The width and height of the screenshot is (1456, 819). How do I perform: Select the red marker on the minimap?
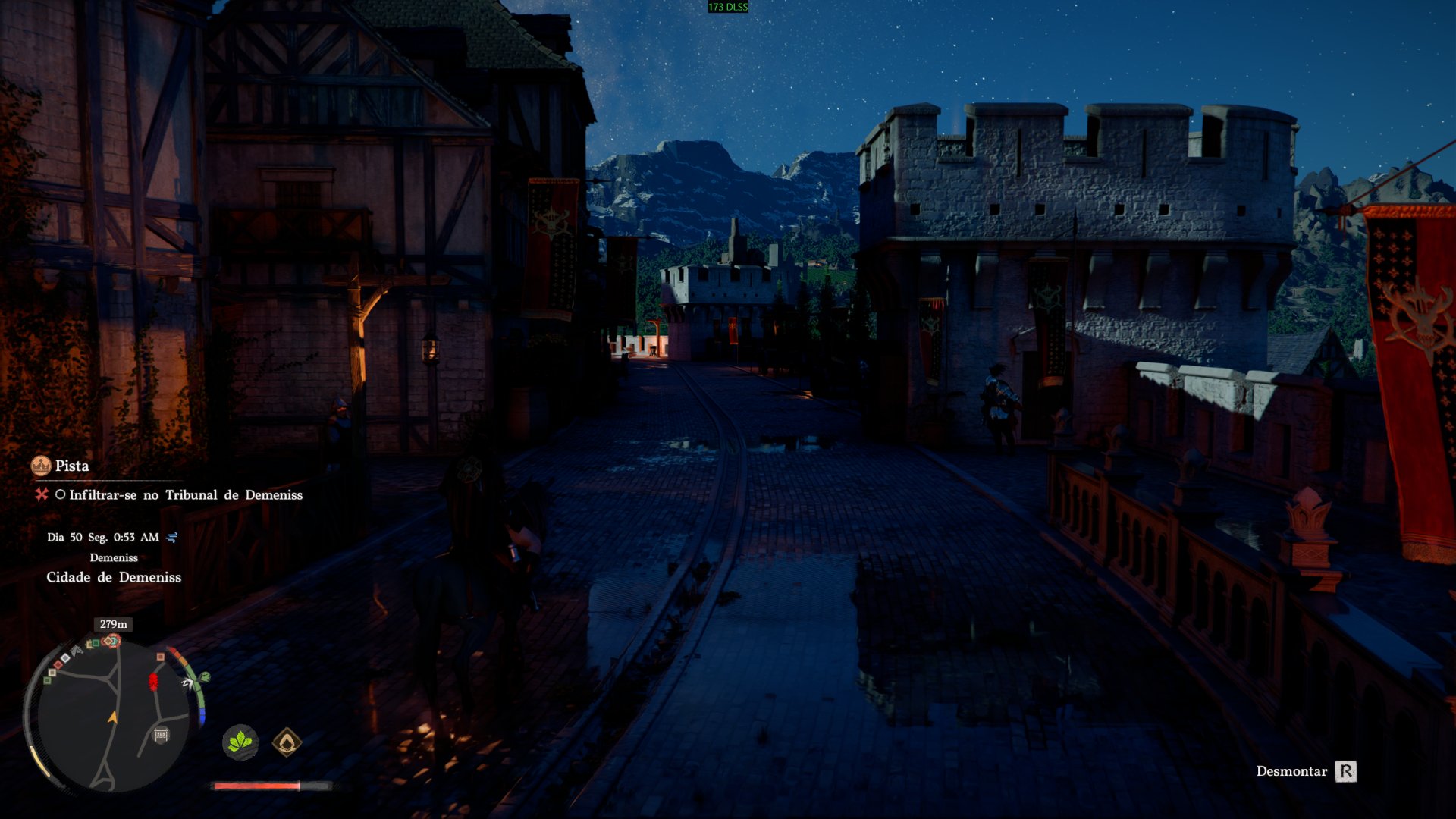coord(153,682)
